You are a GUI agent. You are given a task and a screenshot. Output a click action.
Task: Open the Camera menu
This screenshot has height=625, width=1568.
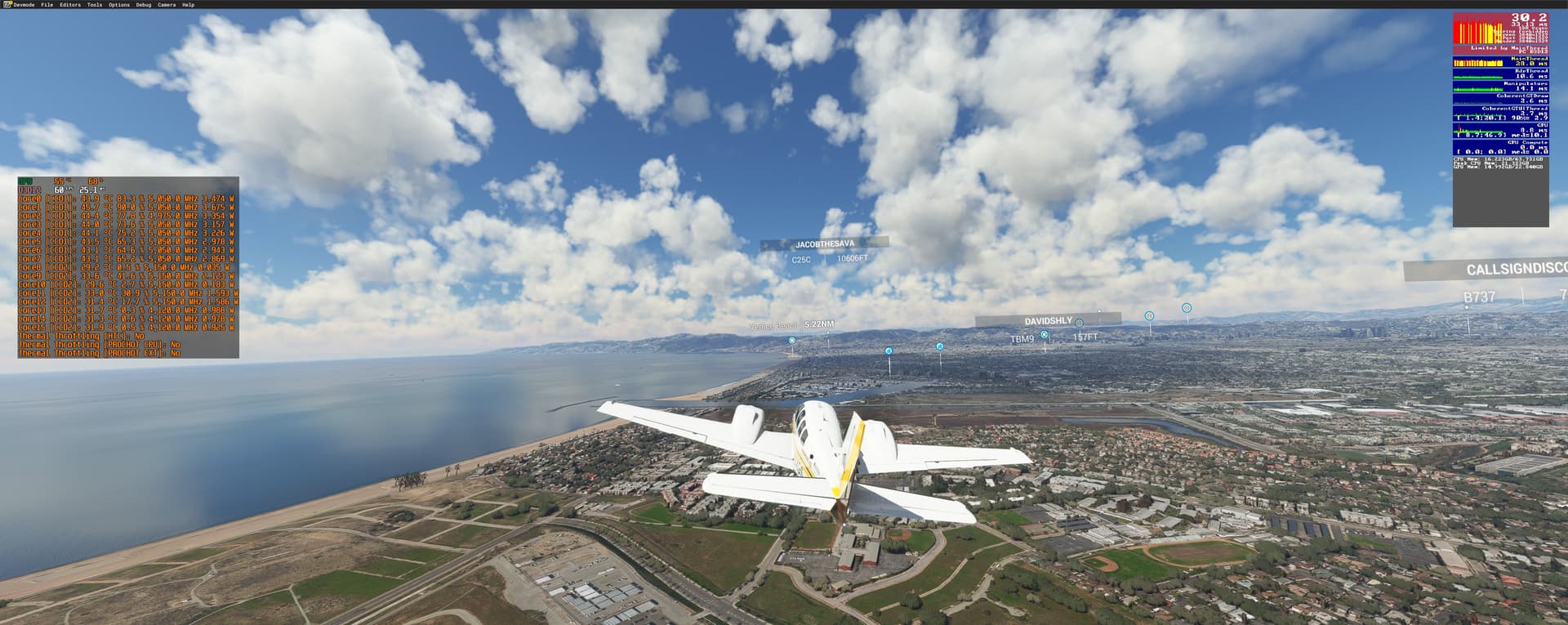pyautogui.click(x=167, y=5)
